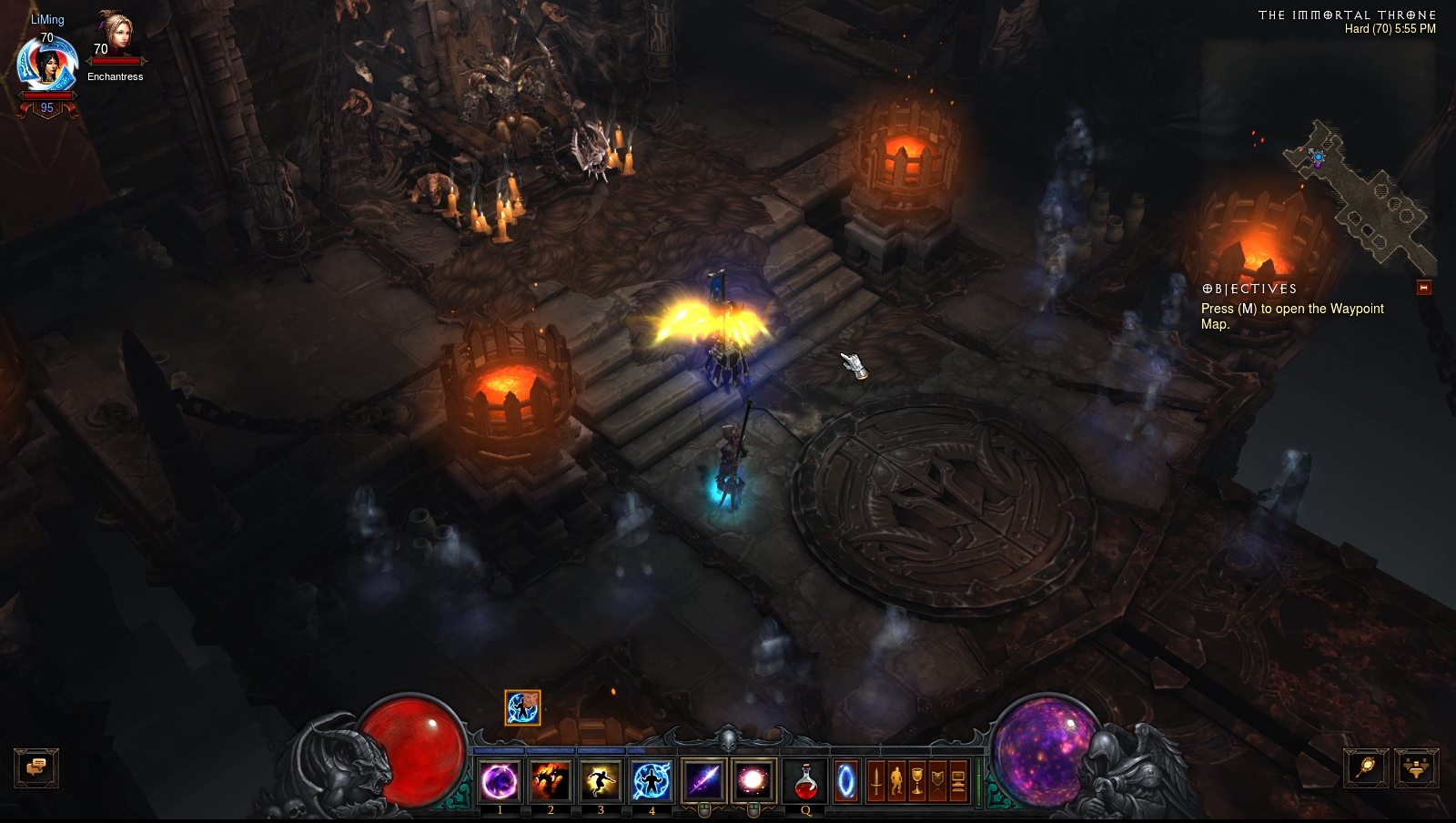Drink the red health potion

tap(805, 781)
